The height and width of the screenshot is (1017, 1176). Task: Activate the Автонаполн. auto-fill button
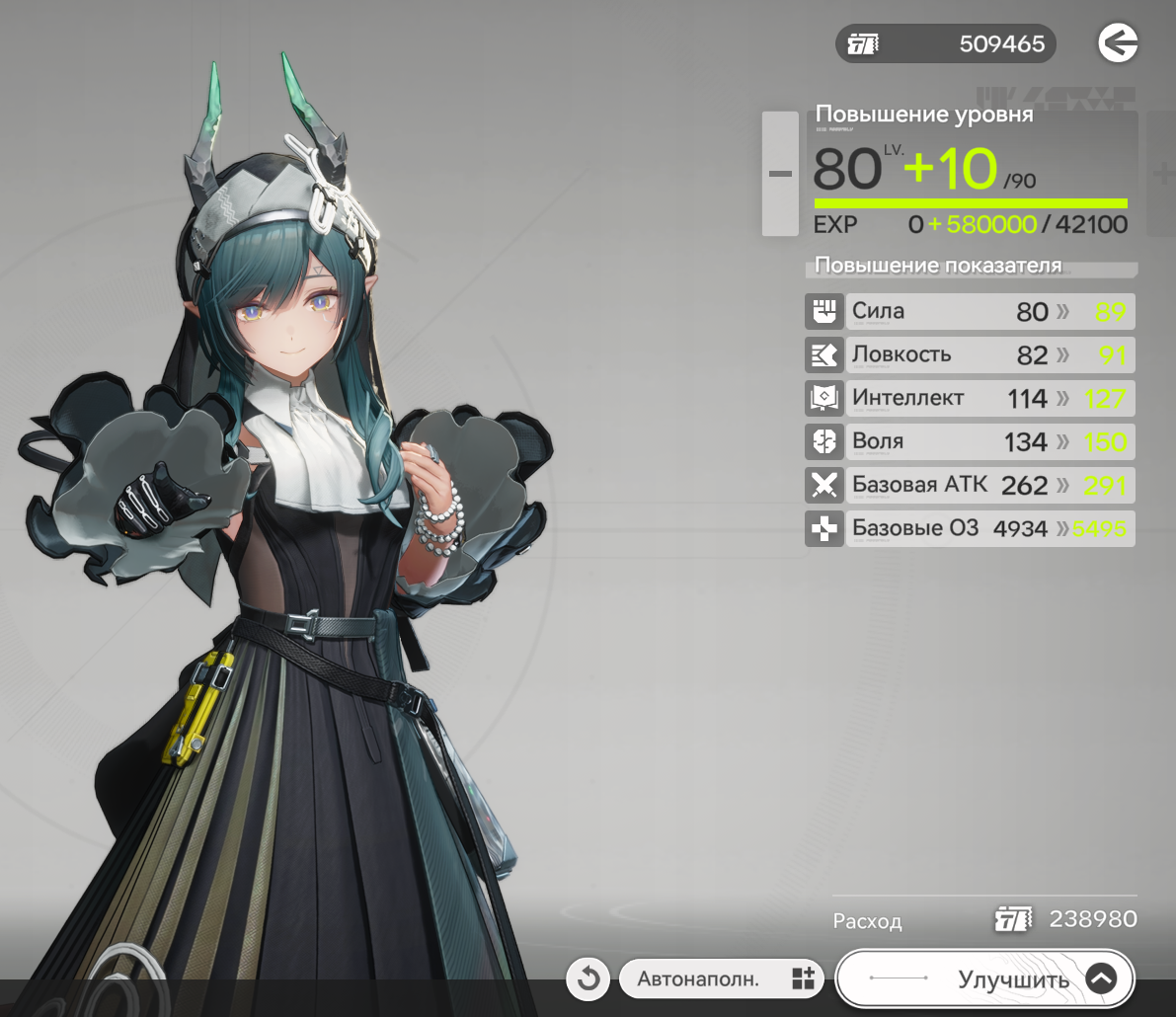(x=722, y=978)
